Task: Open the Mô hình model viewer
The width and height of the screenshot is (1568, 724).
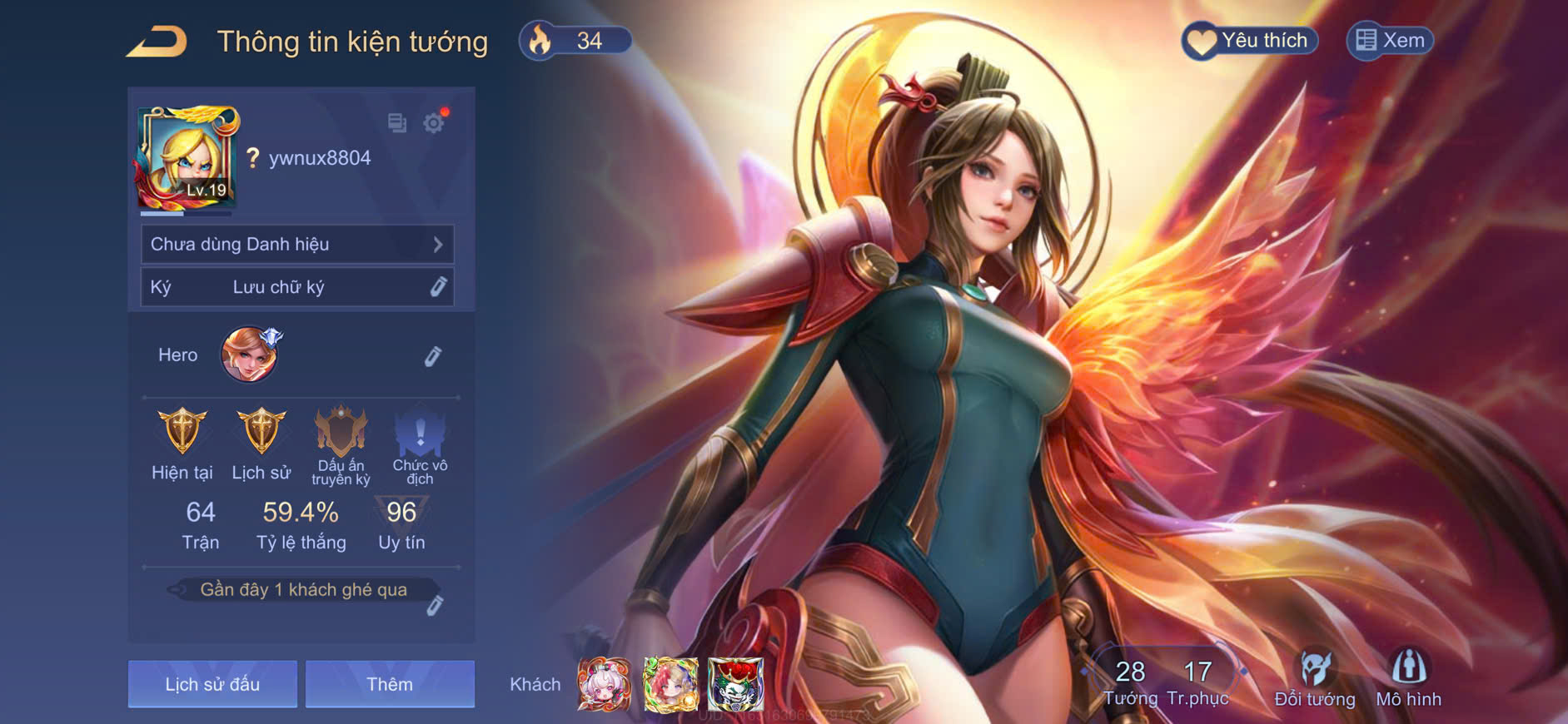Action: [x=1408, y=680]
